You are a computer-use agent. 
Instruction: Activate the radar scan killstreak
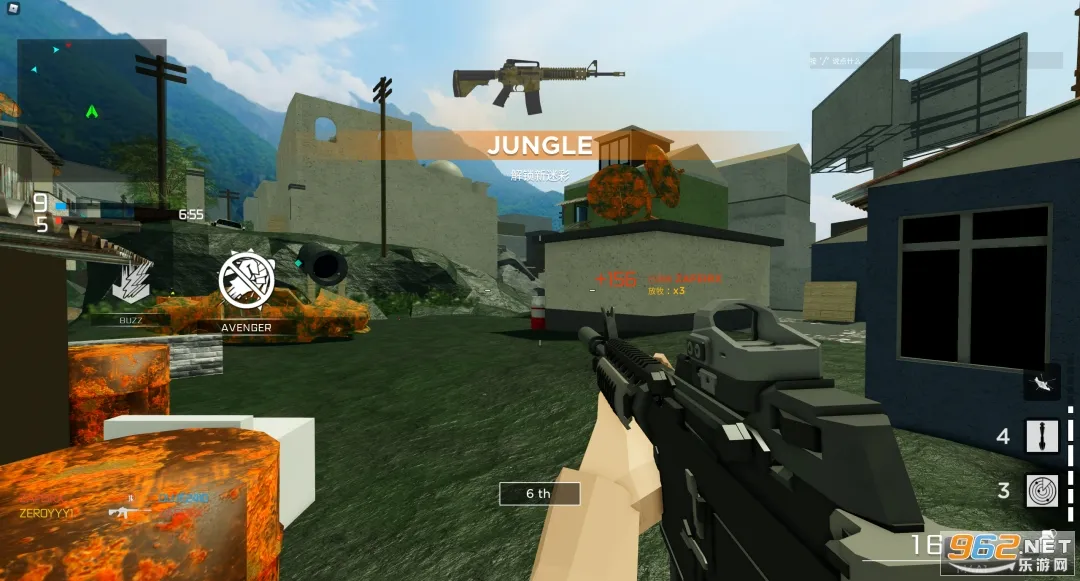pos(1042,491)
